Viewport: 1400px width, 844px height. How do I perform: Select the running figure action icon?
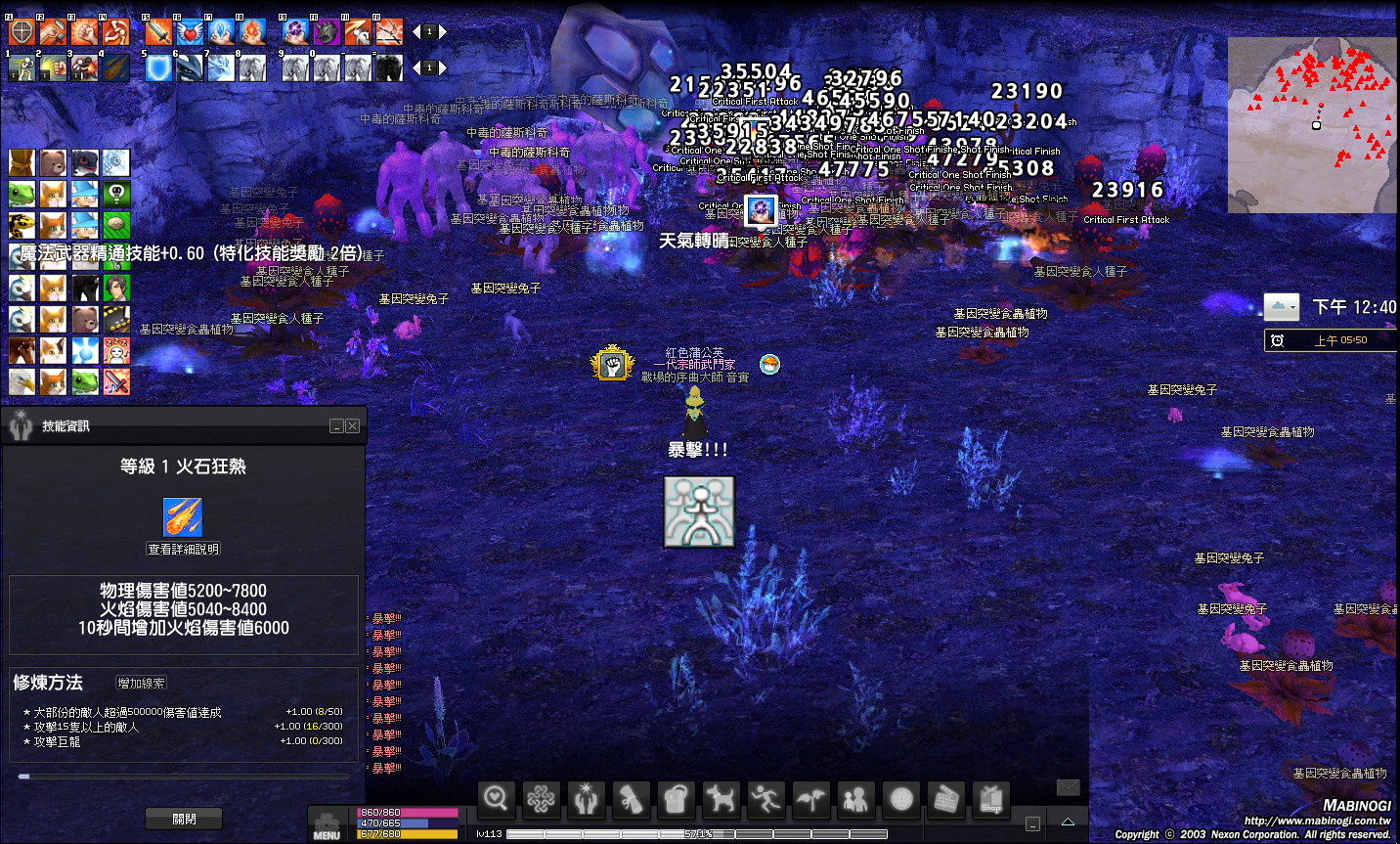coord(766,799)
